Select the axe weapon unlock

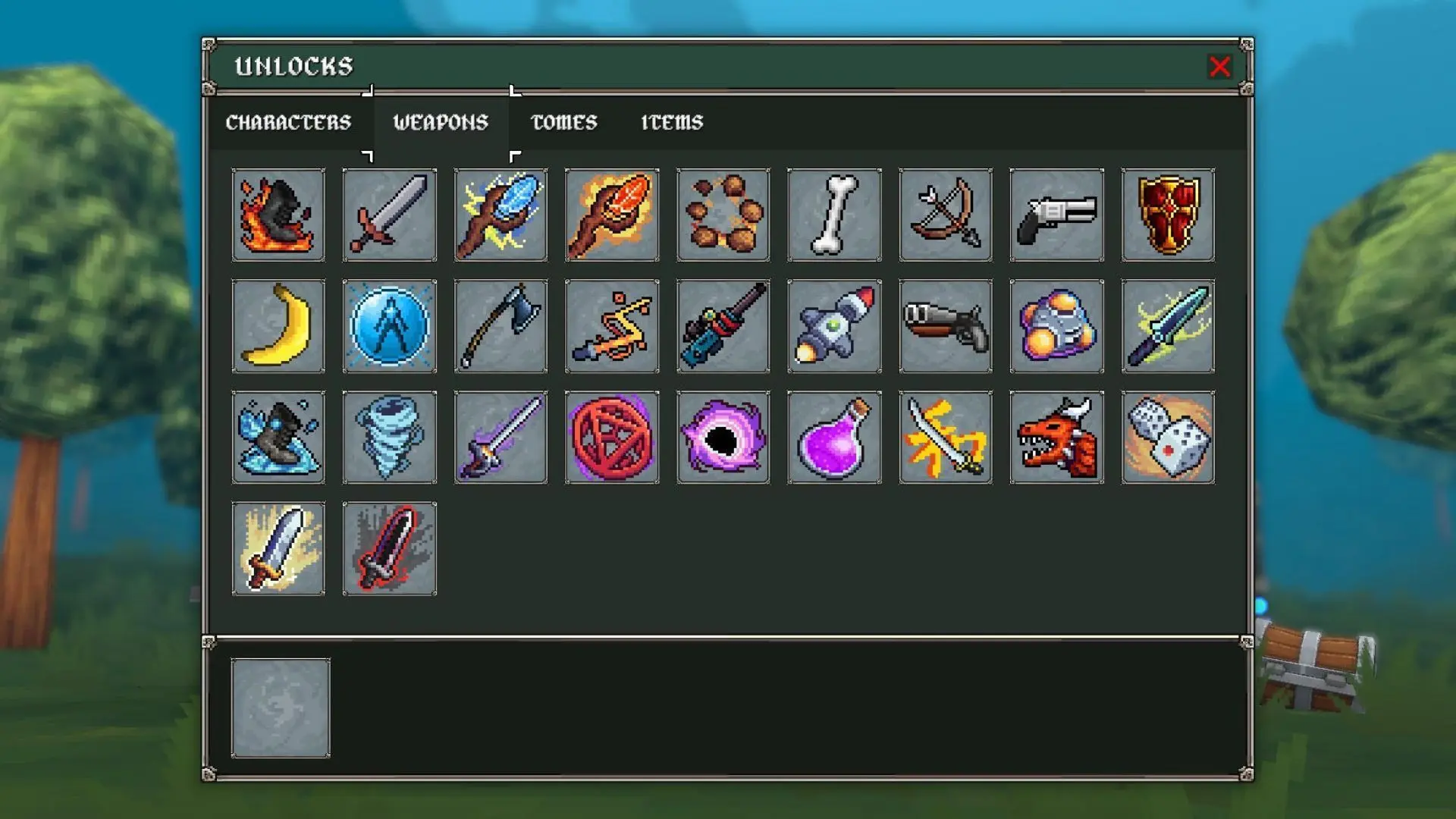click(x=500, y=326)
